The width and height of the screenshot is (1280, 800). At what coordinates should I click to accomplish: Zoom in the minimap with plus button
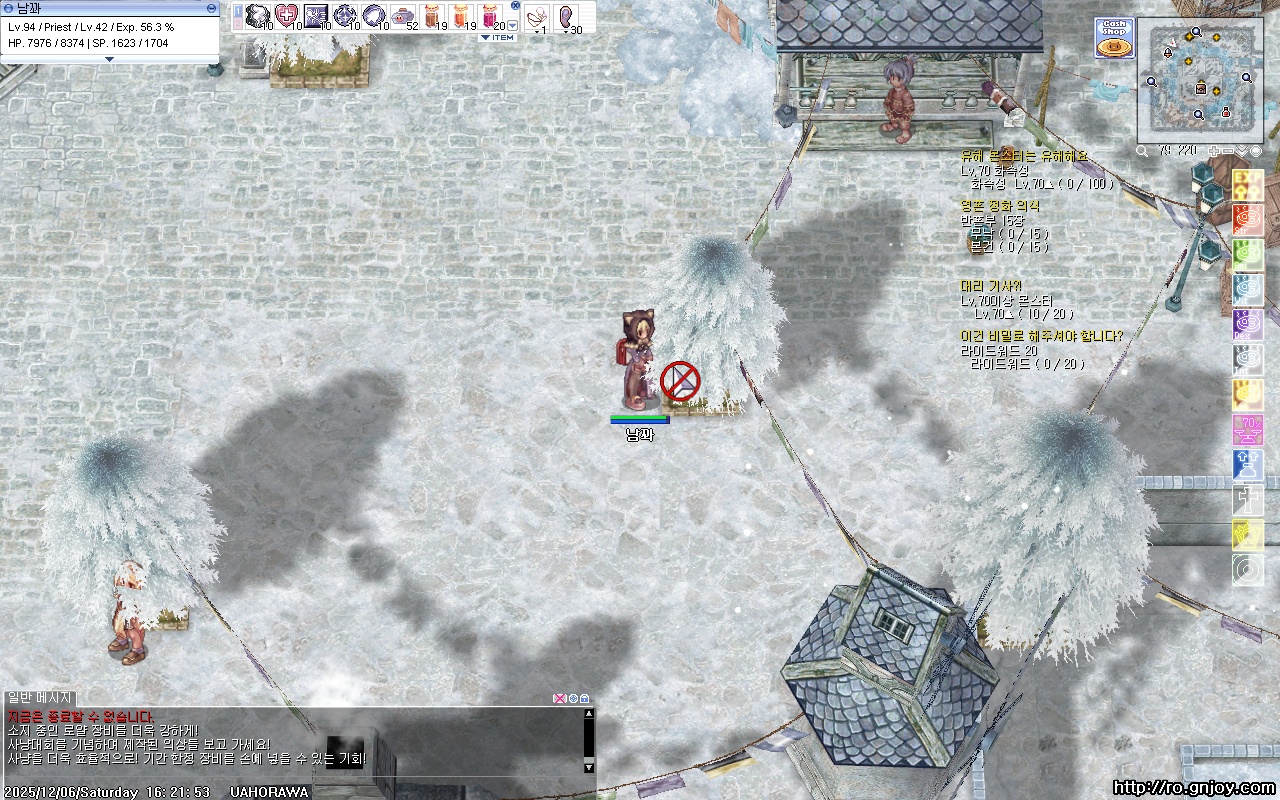[x=1214, y=151]
